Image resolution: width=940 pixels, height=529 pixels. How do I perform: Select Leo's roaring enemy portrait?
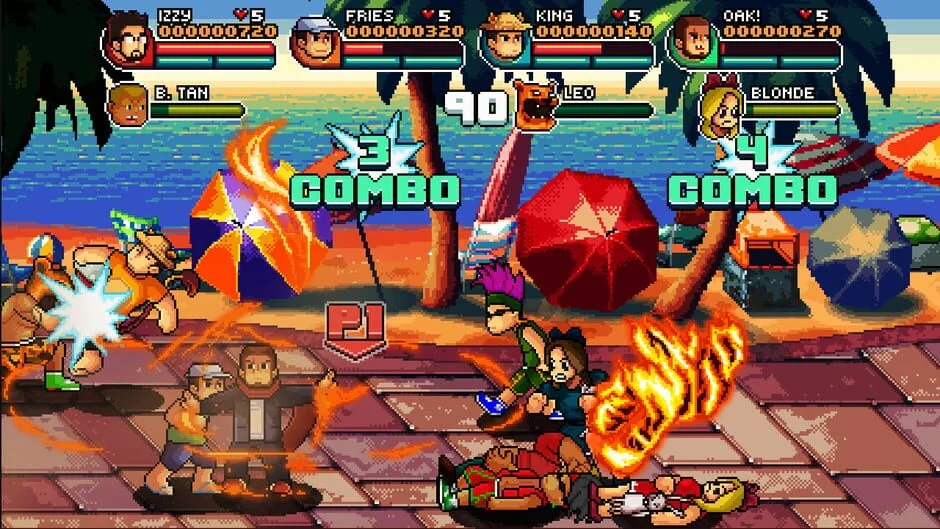(535, 104)
